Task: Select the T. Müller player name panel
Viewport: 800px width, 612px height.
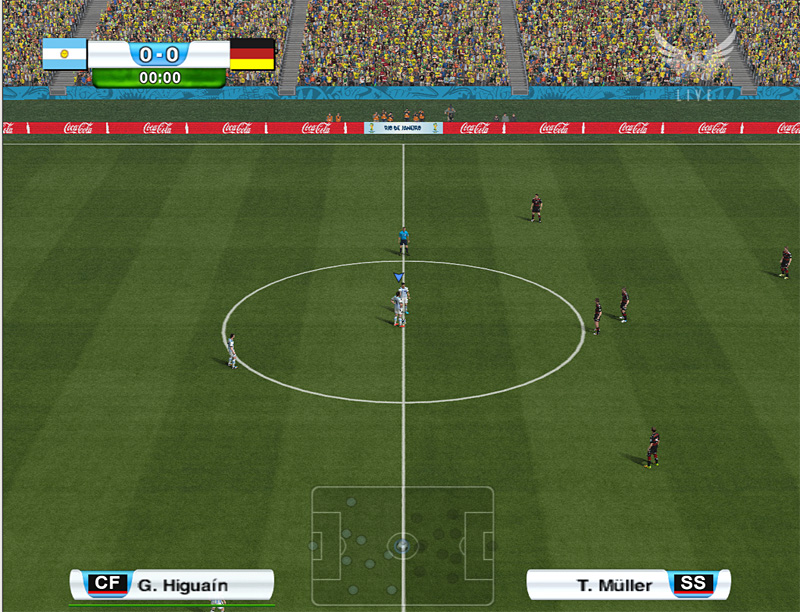Action: click(x=628, y=584)
